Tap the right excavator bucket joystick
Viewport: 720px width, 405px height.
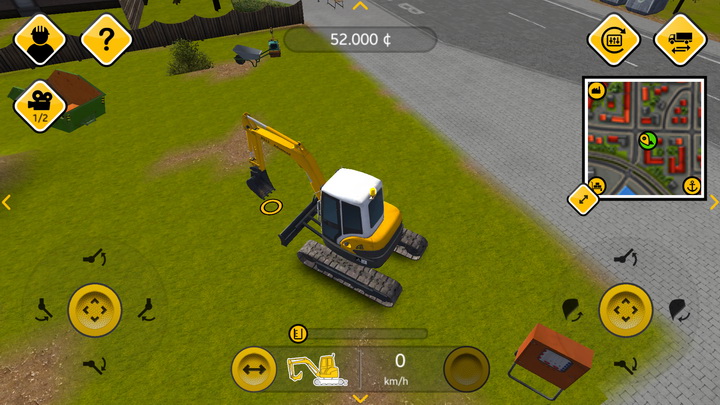[x=626, y=310]
